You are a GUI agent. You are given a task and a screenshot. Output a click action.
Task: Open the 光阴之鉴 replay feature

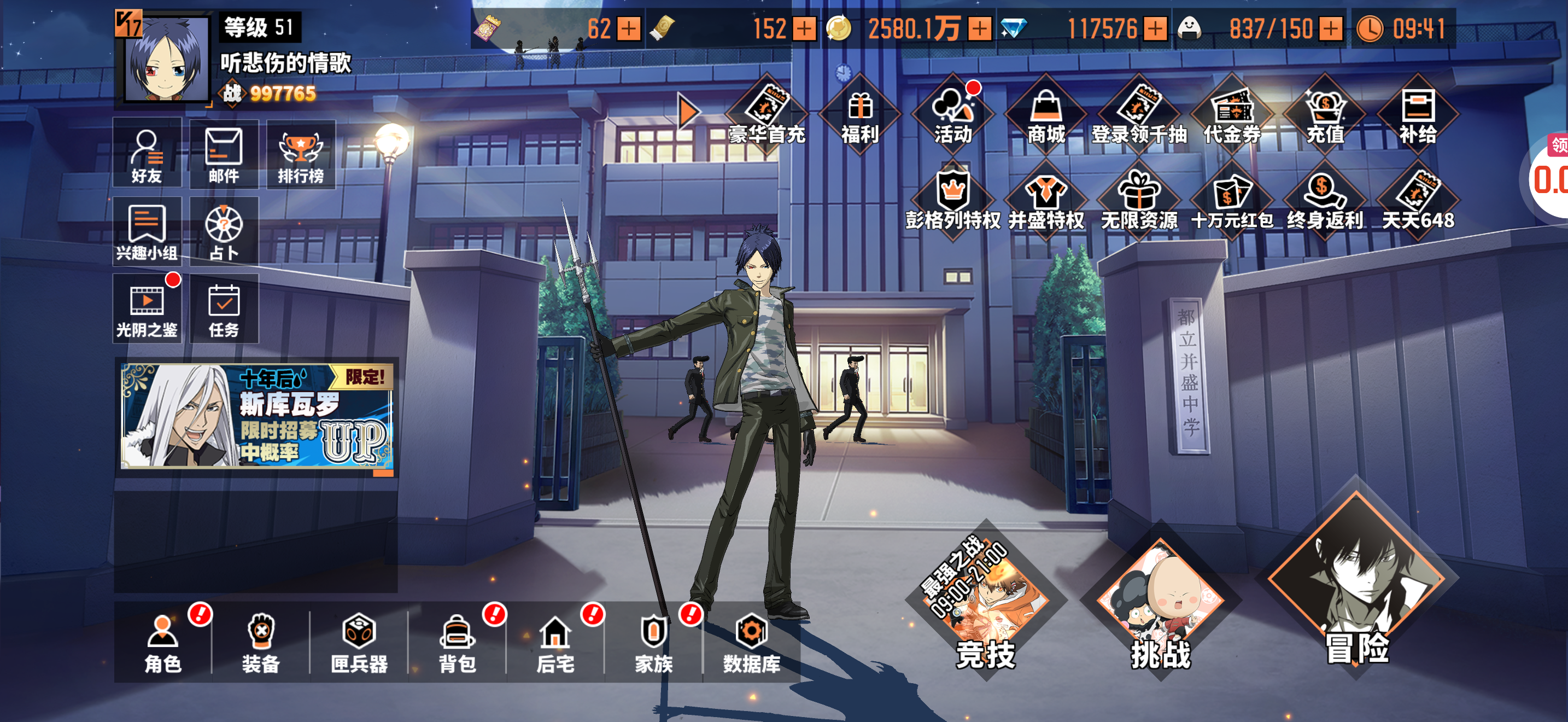tap(147, 308)
